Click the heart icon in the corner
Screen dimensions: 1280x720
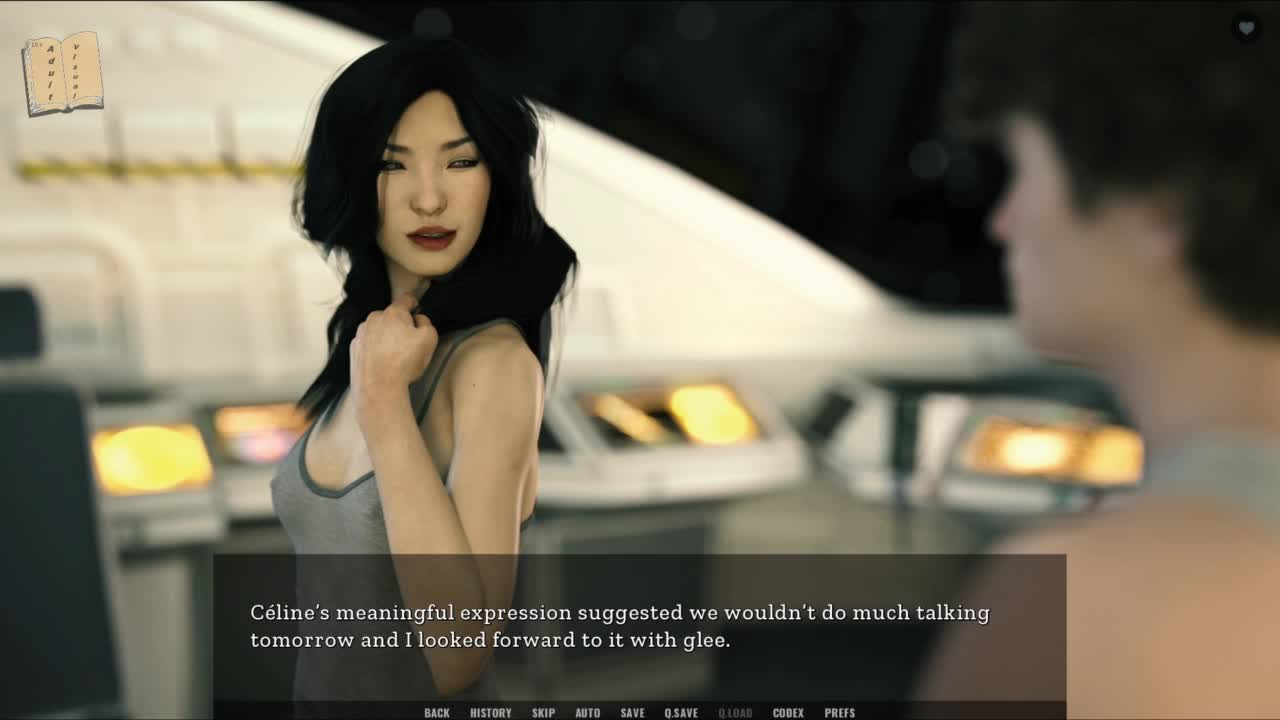coord(1246,28)
